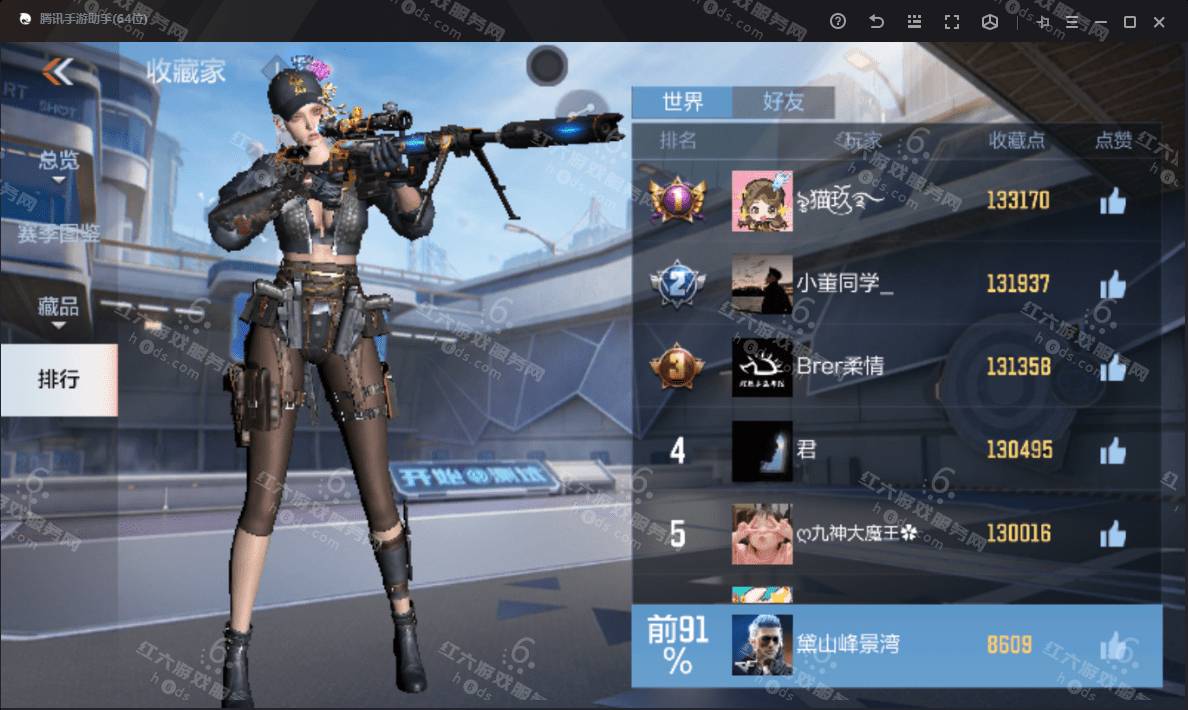View the avatar of player 猫玖
Image resolution: width=1188 pixels, height=710 pixels.
[x=762, y=201]
